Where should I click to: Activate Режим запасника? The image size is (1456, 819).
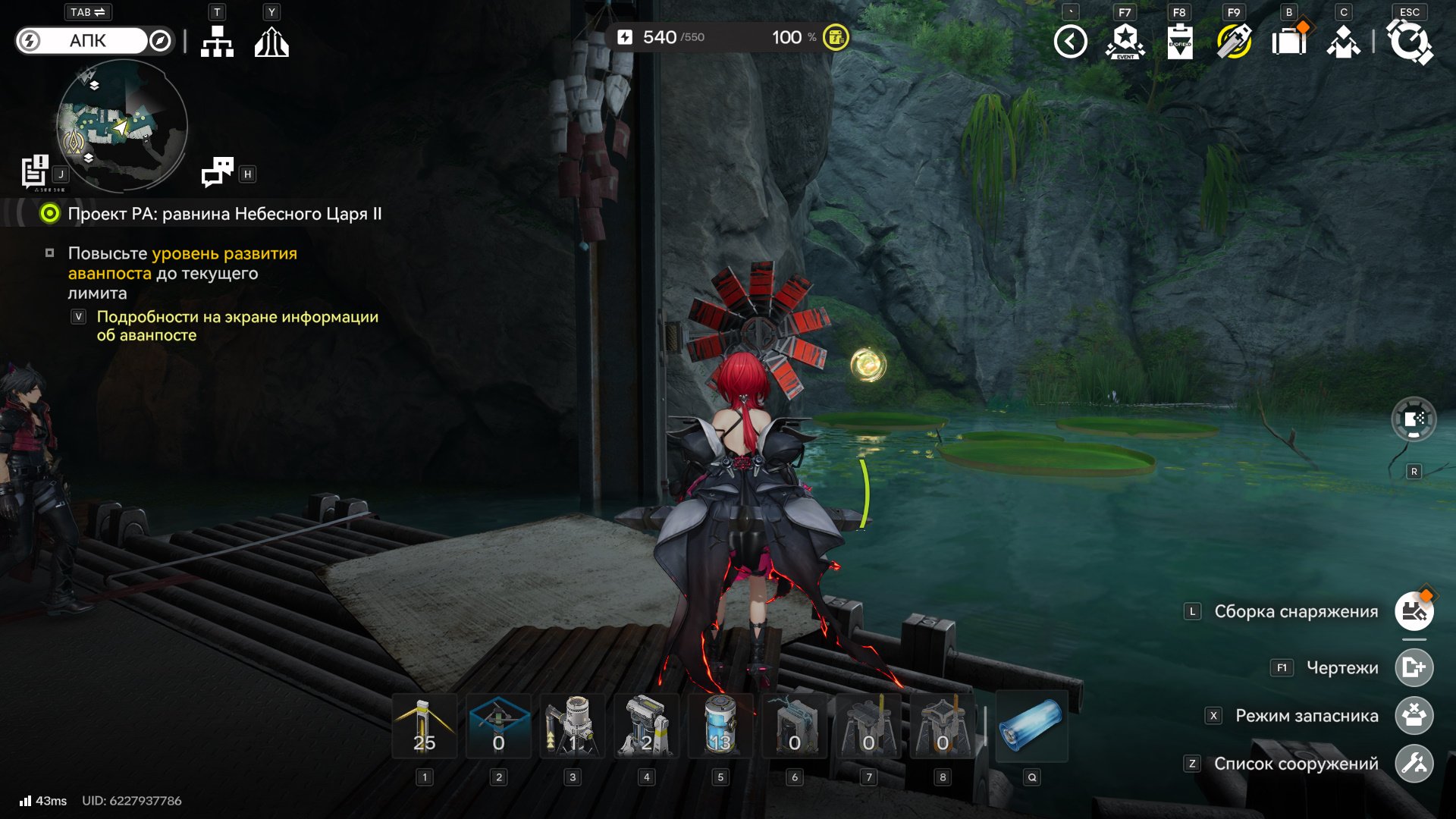click(x=1414, y=716)
